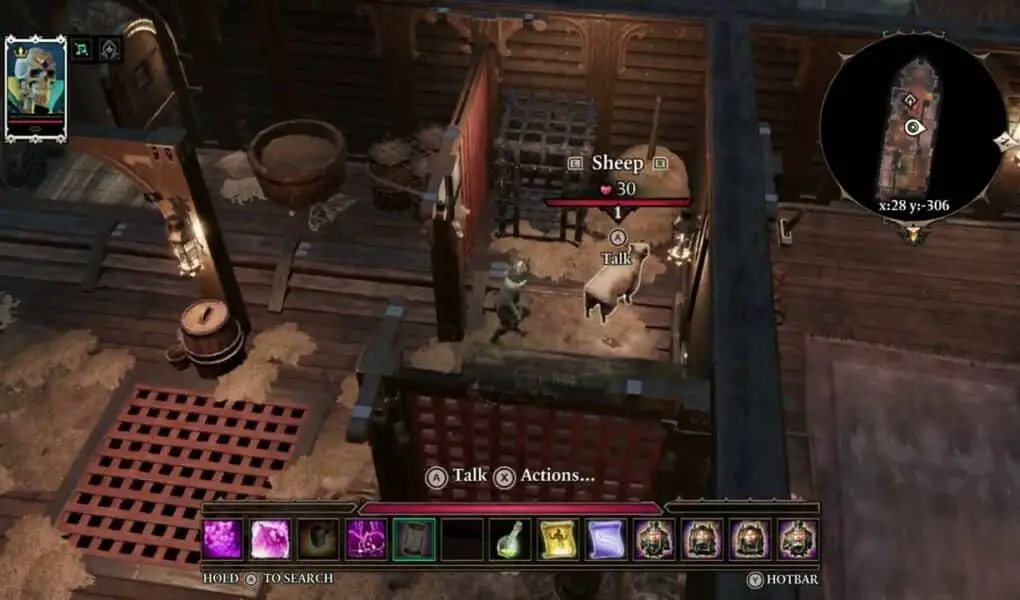Image resolution: width=1020 pixels, height=600 pixels.
Task: Select the yellow scroll hotbar slot
Action: (557, 539)
